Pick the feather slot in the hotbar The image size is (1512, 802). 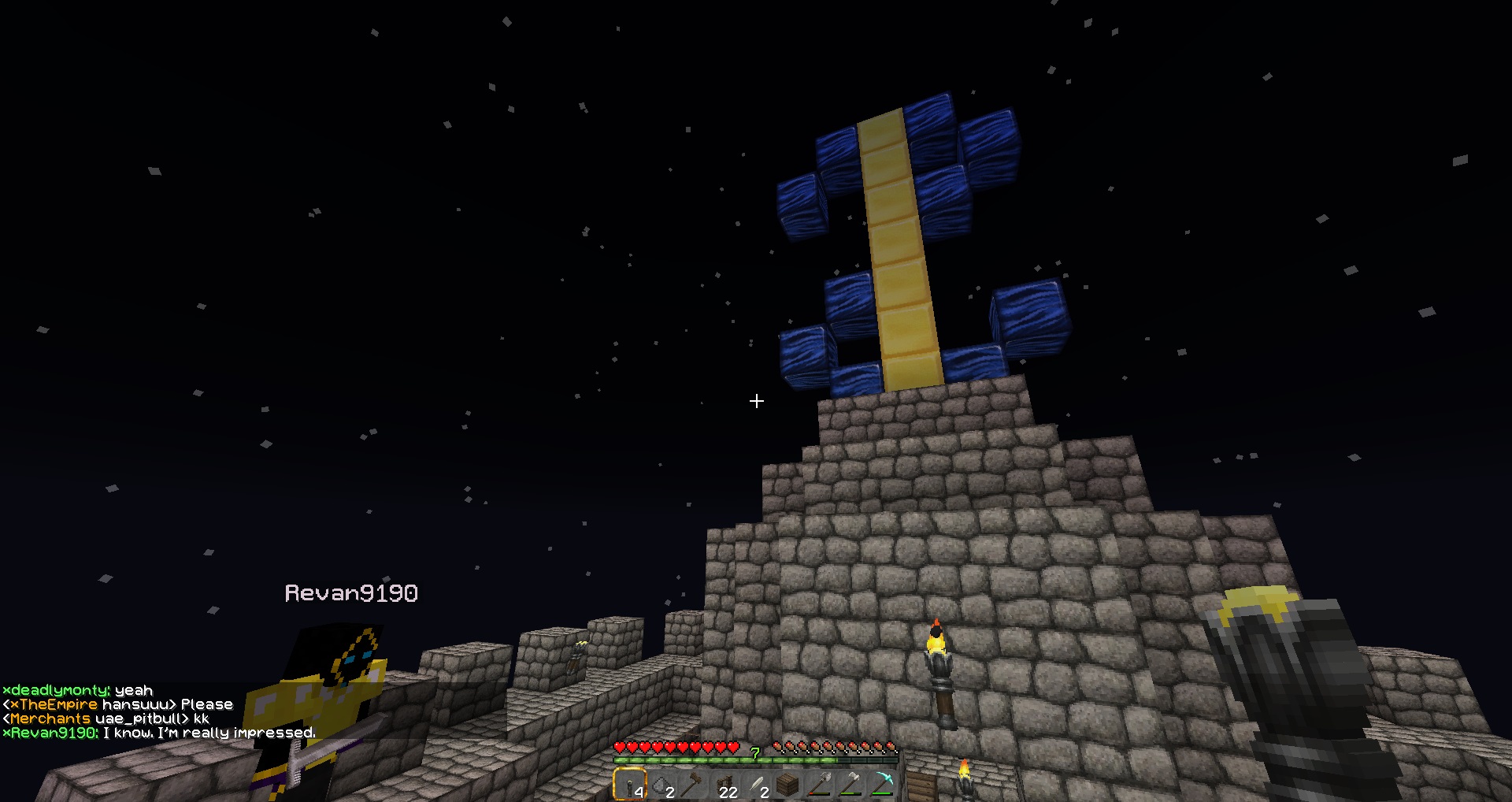click(756, 785)
